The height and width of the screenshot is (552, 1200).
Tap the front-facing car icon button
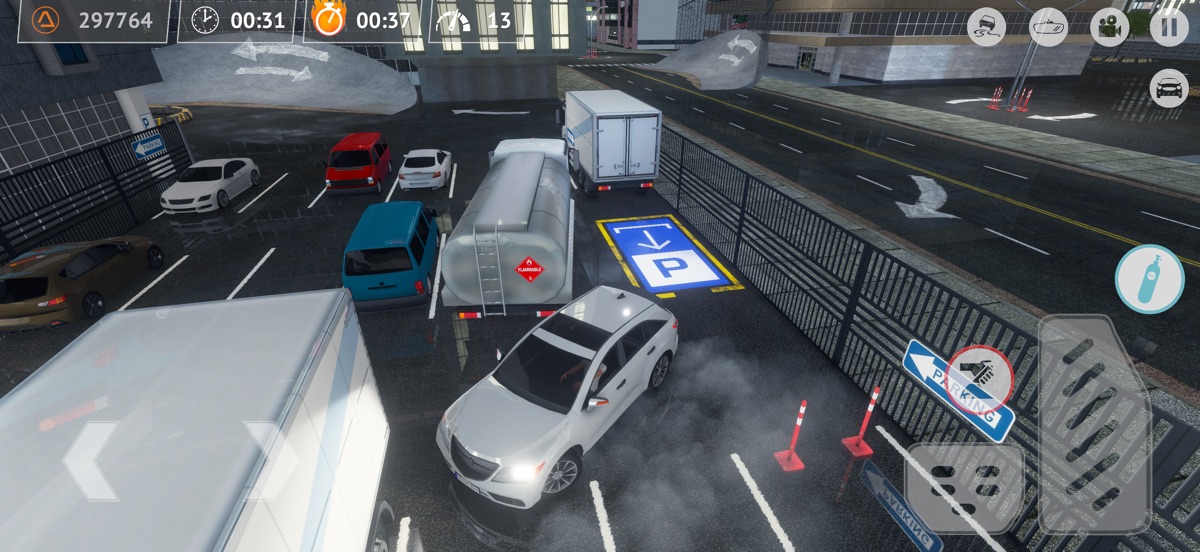point(1169,88)
